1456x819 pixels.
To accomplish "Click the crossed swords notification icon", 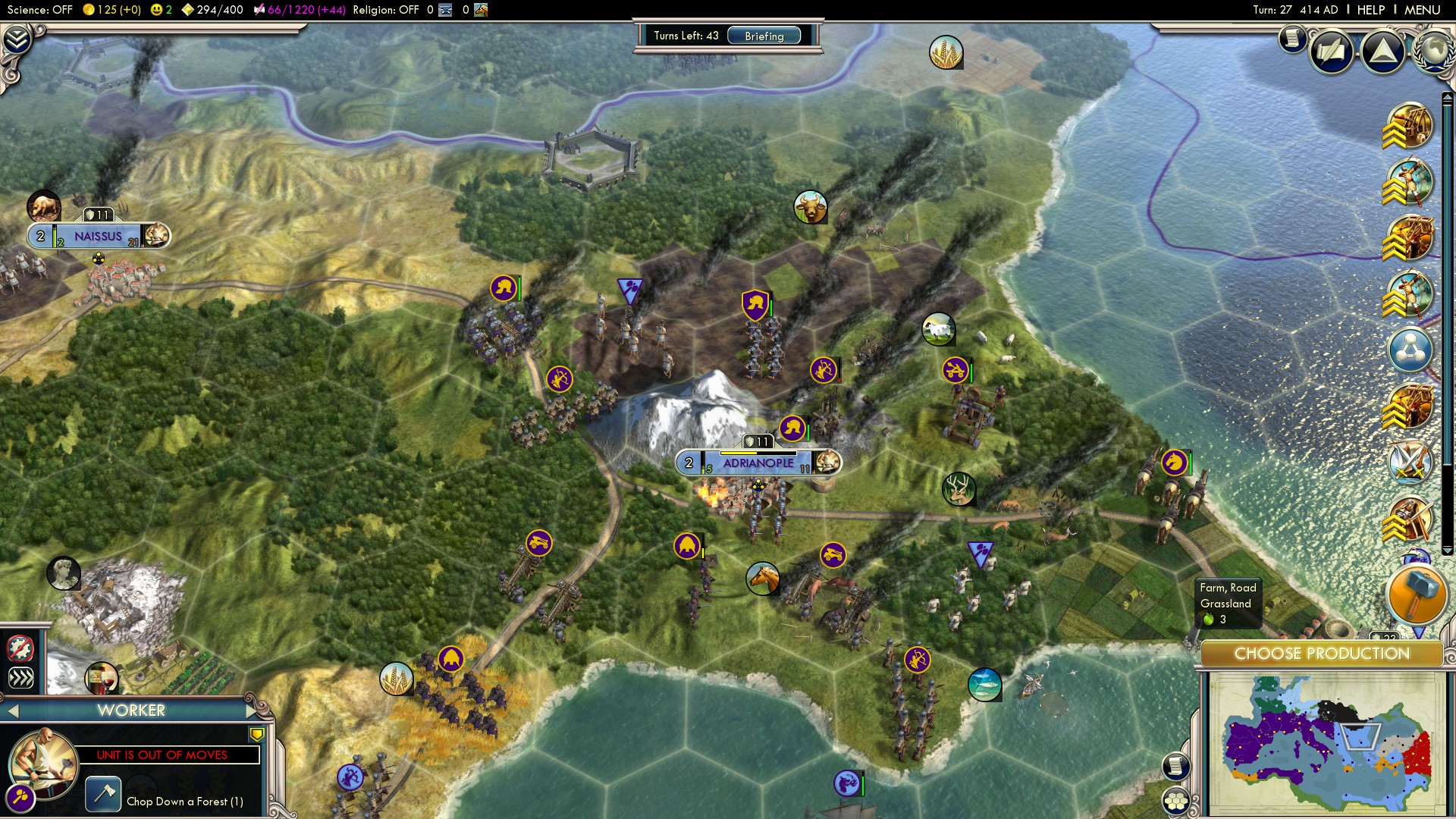I will pyautogui.click(x=1410, y=462).
